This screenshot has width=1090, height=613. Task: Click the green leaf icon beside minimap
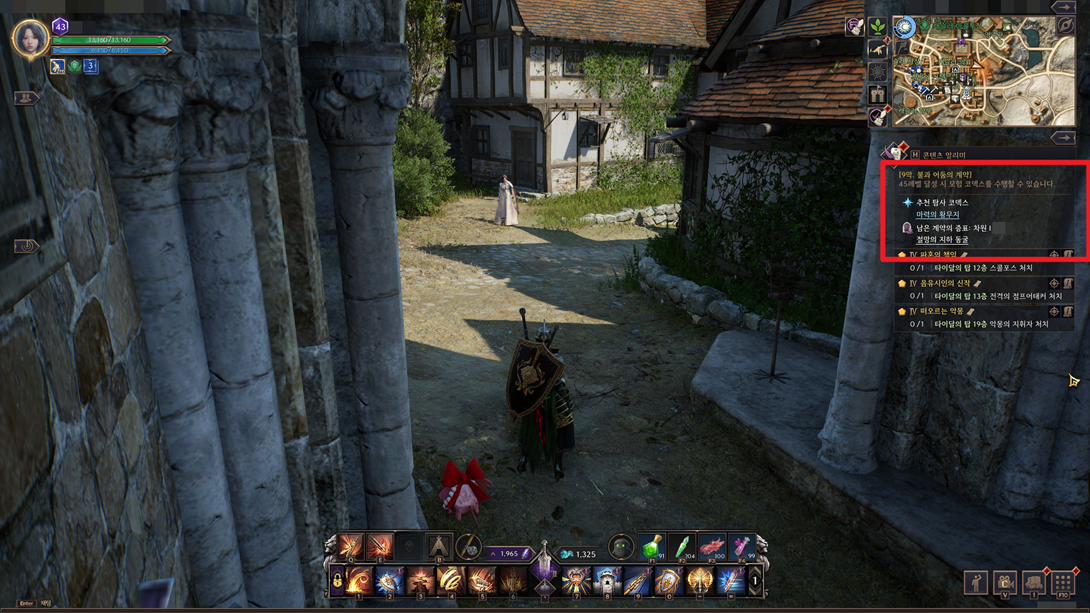click(x=877, y=27)
